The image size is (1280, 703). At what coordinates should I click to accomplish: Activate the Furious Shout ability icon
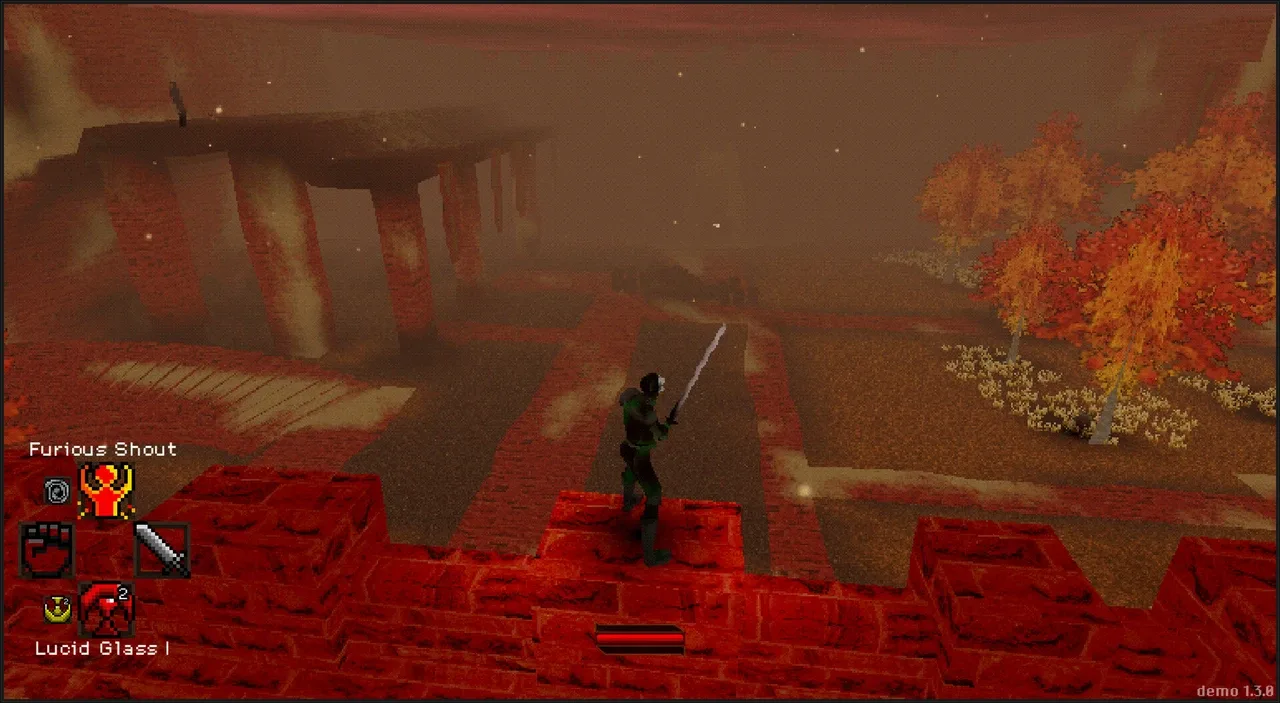pos(106,490)
